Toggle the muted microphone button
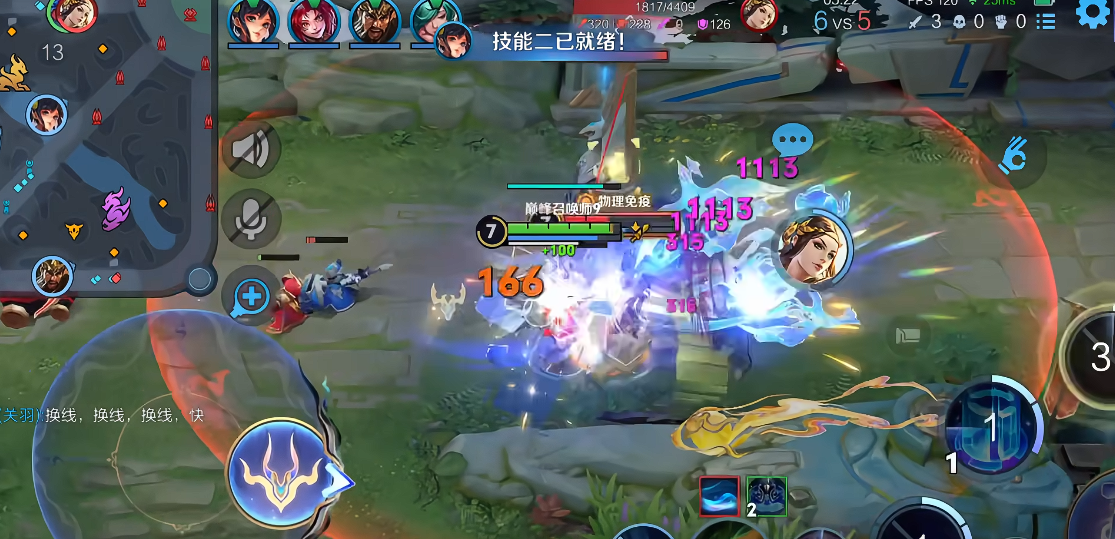Viewport: 1115px width, 539px height. (x=250, y=216)
